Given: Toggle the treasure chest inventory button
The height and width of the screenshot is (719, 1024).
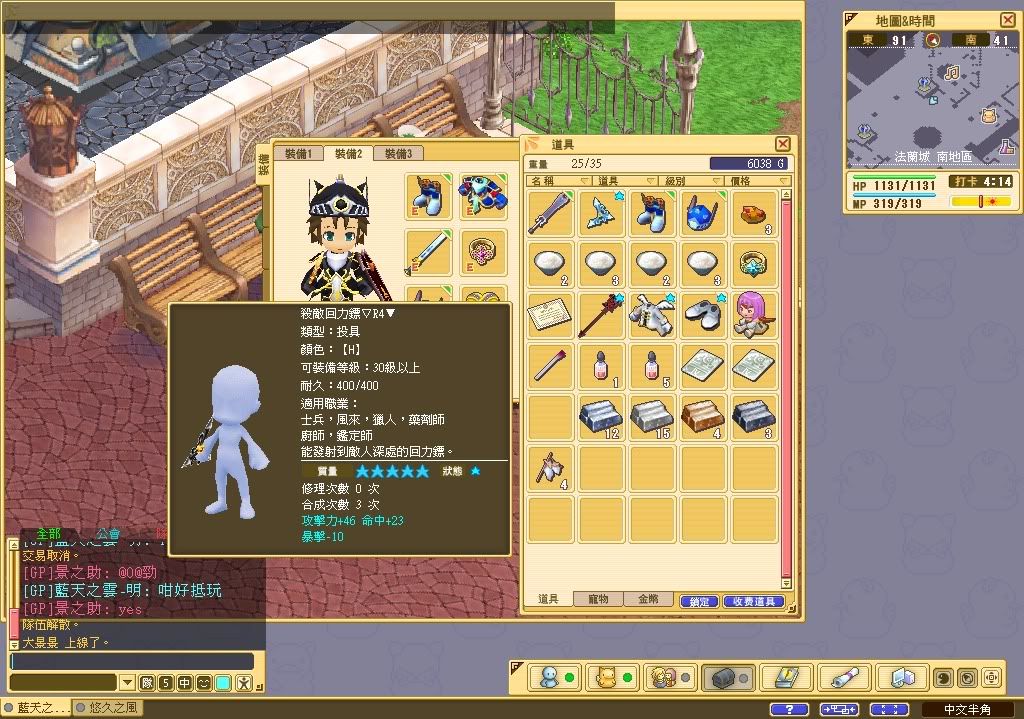Looking at the screenshot, I should pos(722,678).
